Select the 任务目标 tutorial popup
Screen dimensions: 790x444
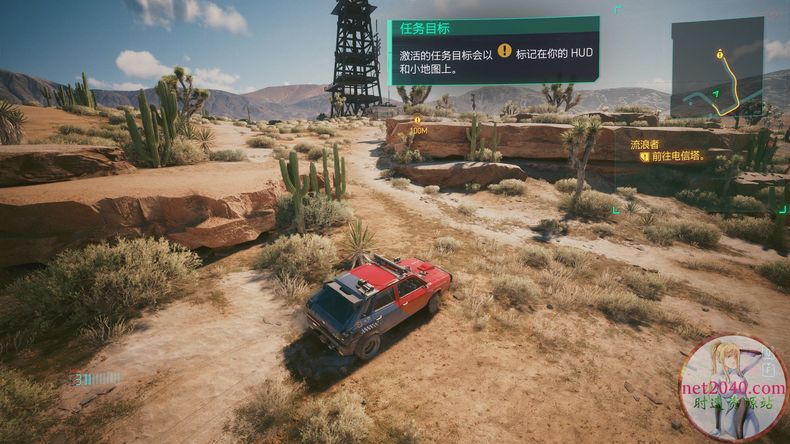(x=493, y=50)
